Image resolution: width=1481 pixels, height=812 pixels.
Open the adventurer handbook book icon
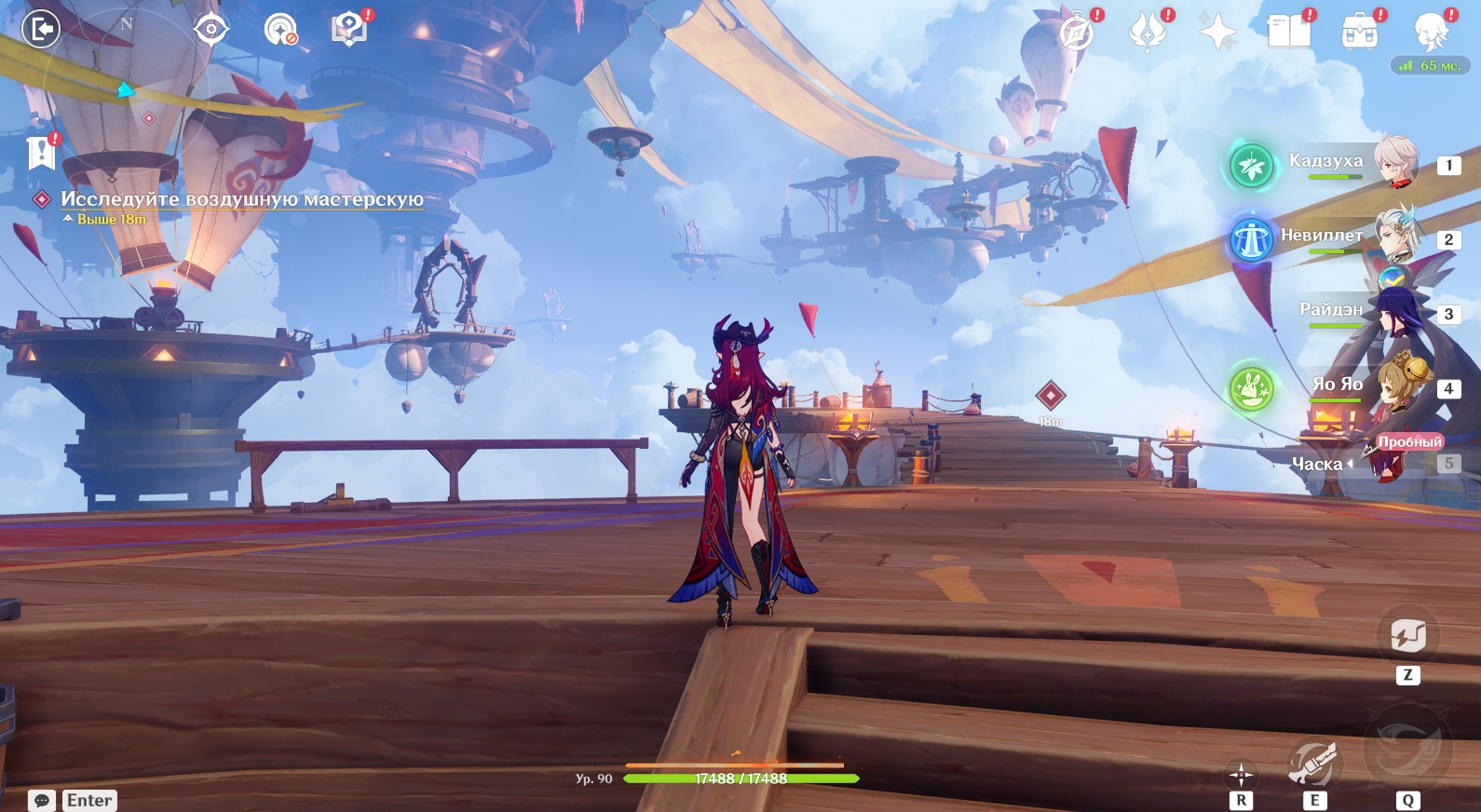[x=1289, y=32]
